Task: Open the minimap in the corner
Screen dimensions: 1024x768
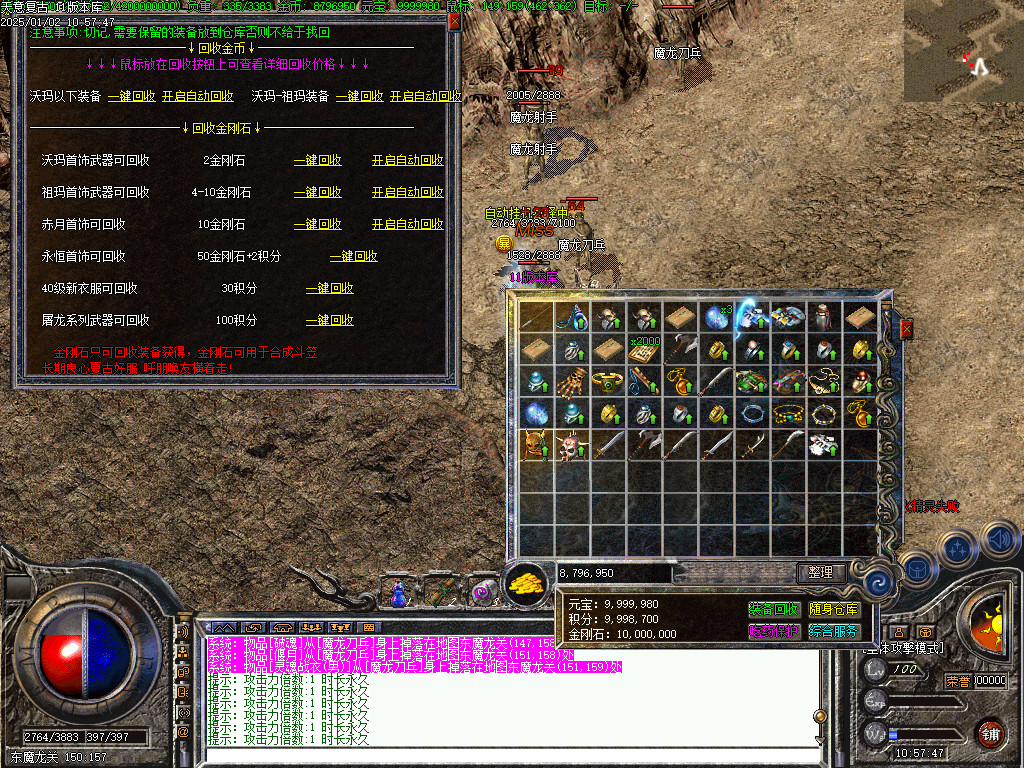Action: click(x=963, y=50)
